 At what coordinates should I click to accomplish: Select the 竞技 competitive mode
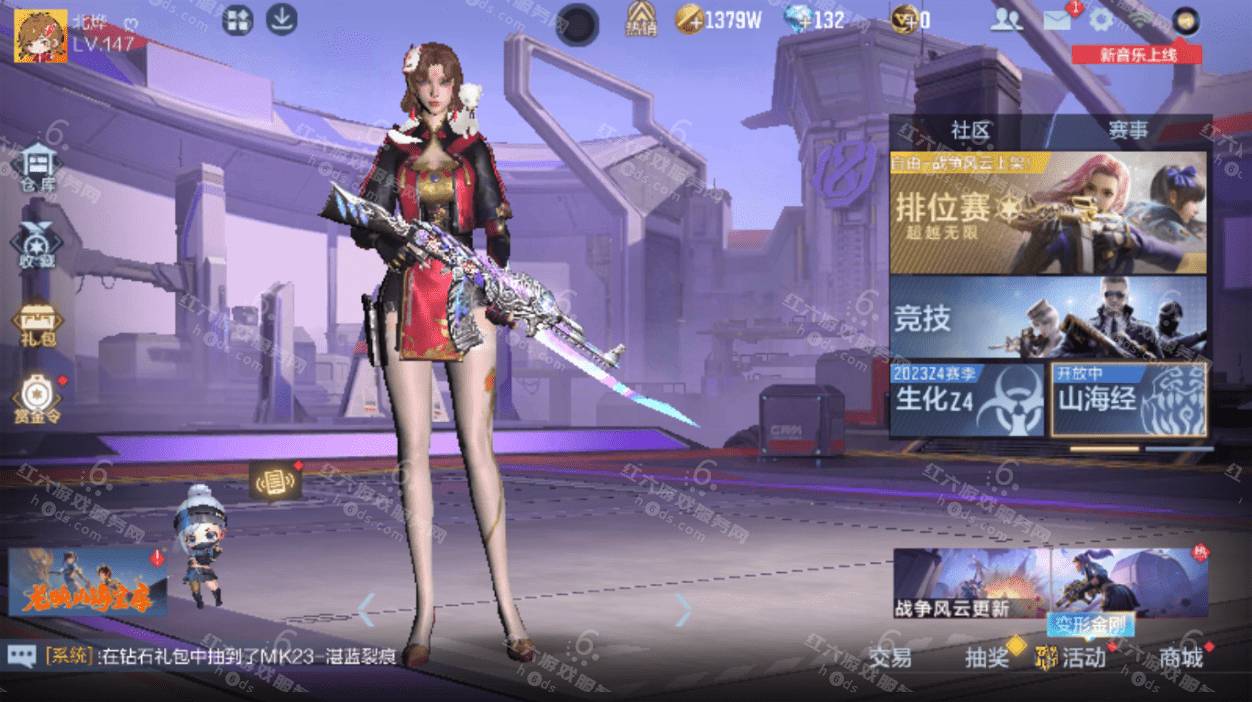1048,318
